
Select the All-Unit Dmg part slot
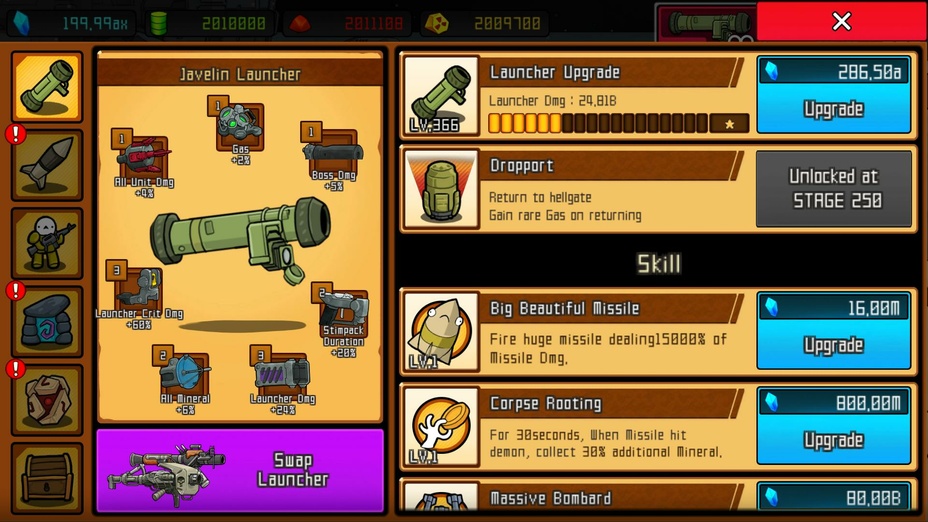[144, 157]
